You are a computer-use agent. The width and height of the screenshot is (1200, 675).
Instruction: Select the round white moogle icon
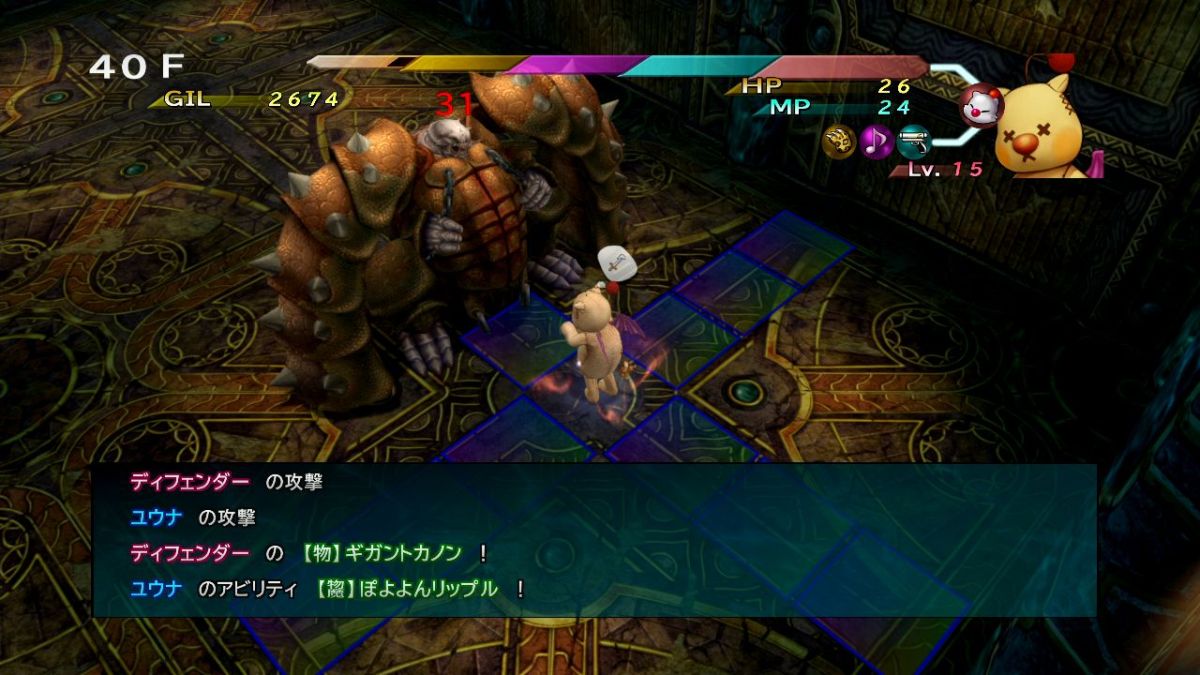pyautogui.click(x=979, y=106)
